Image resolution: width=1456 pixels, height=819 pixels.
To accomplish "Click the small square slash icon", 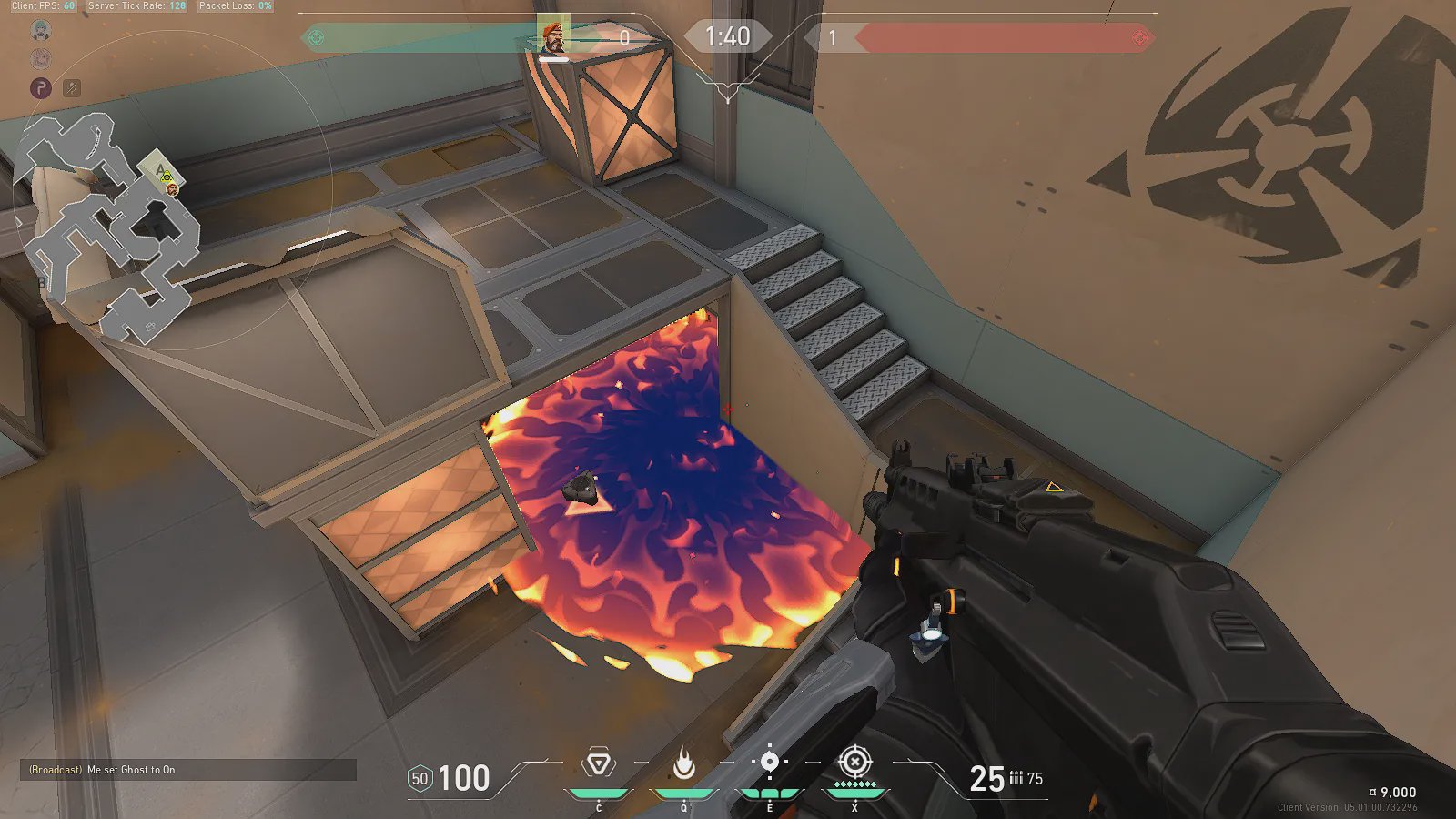I will pyautogui.click(x=72, y=88).
